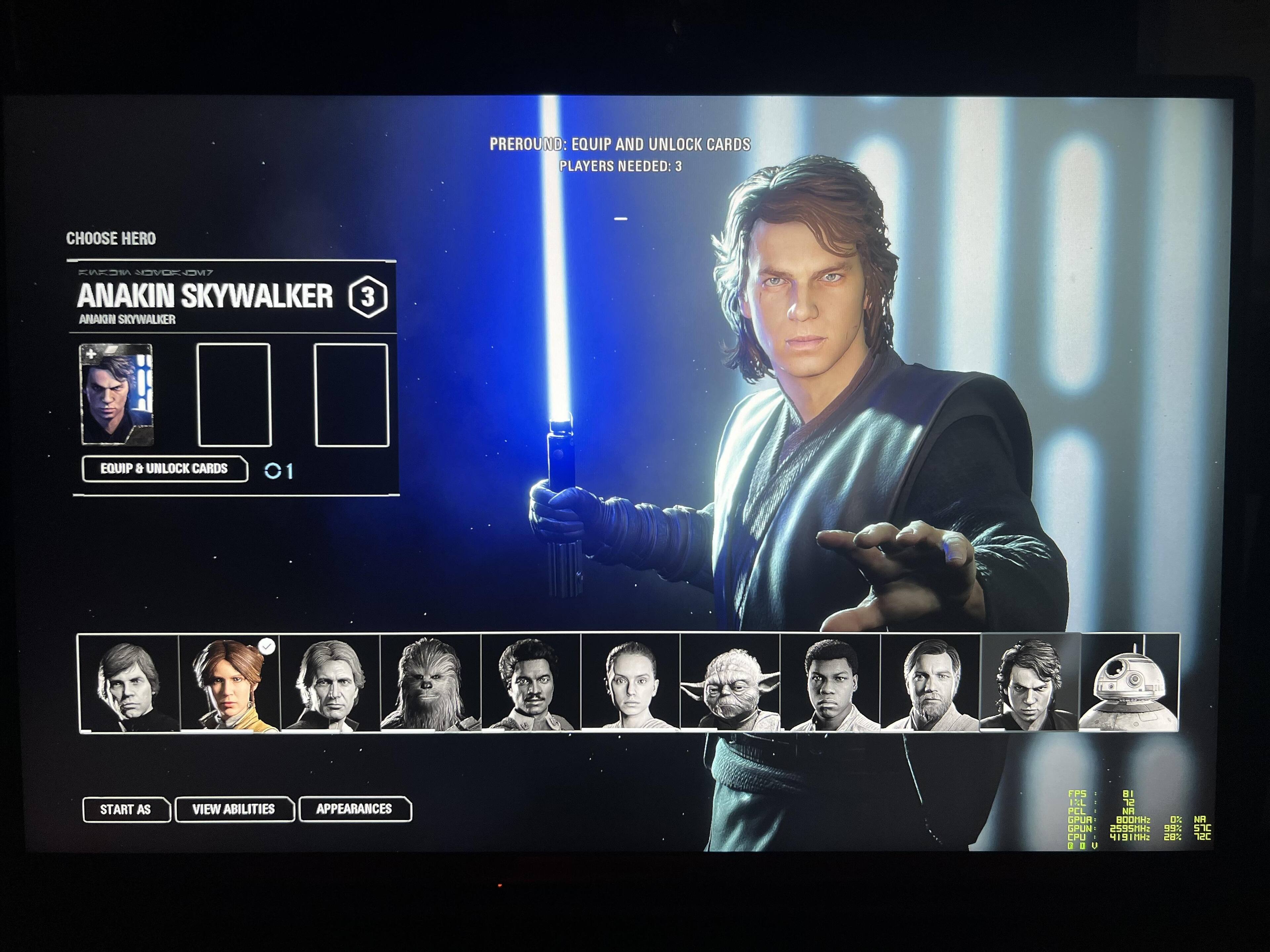Select Anakin Skywalker roster tile
The image size is (1270, 952).
click(1030, 683)
